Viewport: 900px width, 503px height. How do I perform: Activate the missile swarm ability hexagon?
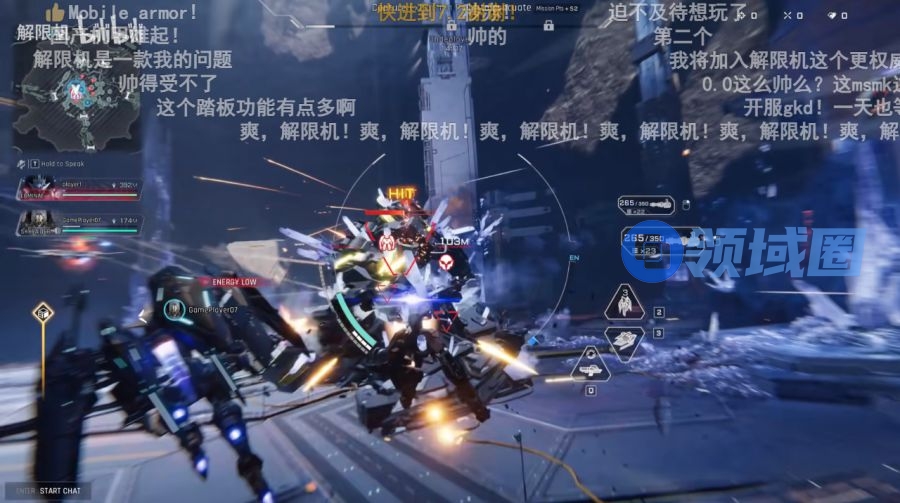(x=625, y=302)
